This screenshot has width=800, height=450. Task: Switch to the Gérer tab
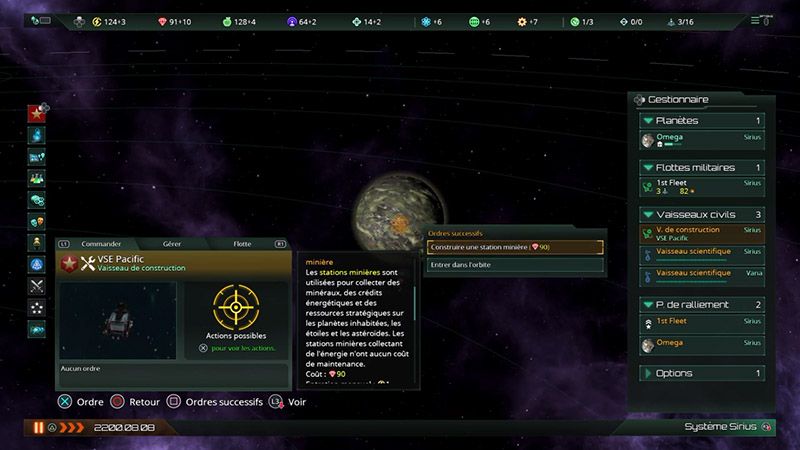point(171,243)
